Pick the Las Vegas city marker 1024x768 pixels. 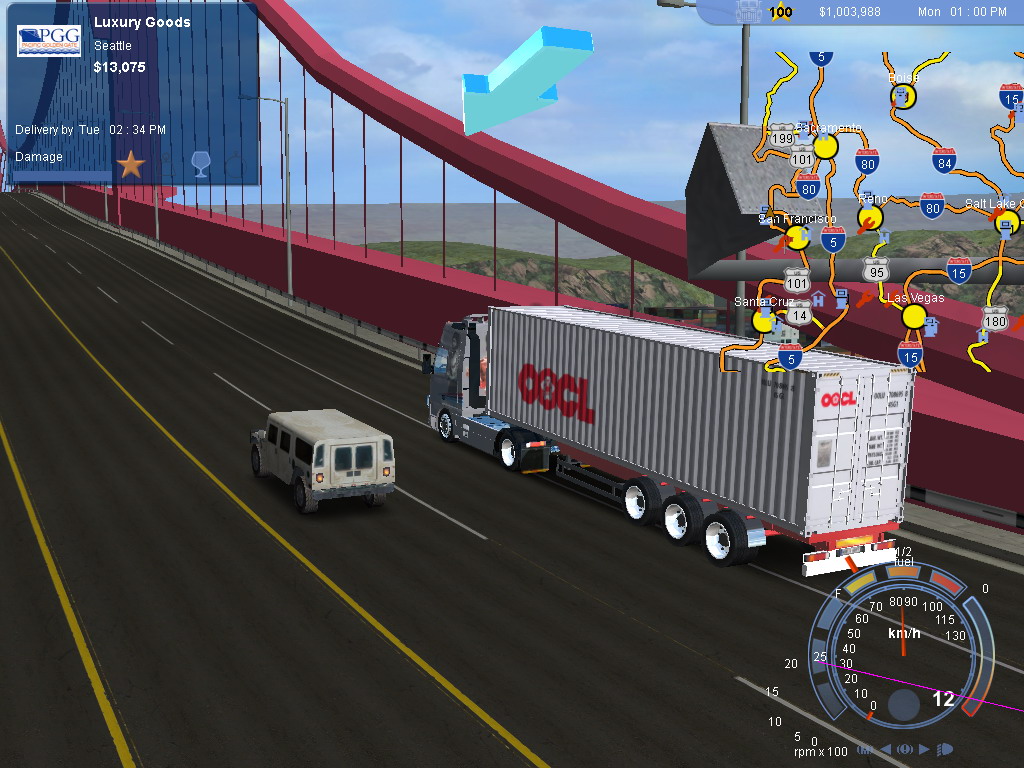point(914,317)
